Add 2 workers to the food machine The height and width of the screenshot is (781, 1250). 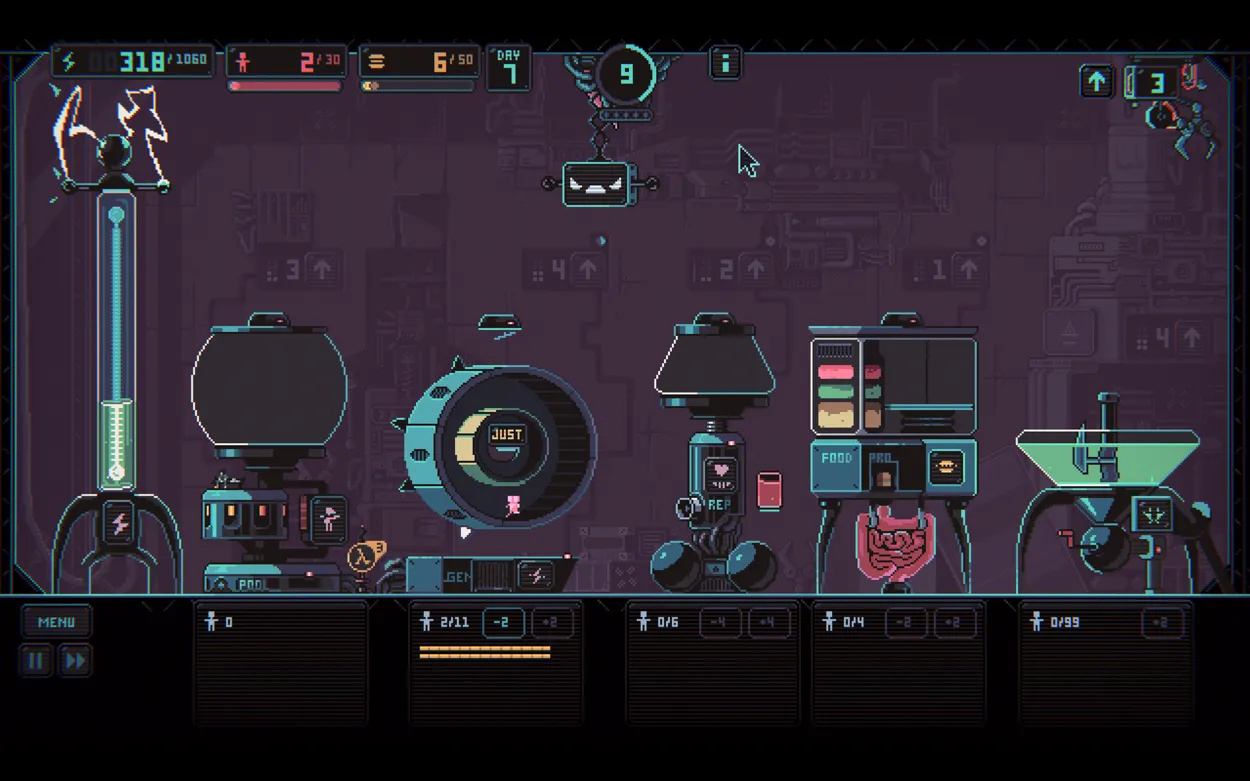[954, 623]
